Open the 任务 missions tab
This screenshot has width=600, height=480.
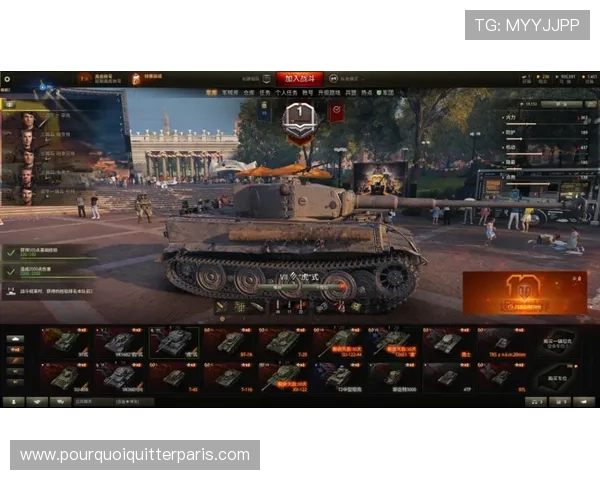click(265, 92)
